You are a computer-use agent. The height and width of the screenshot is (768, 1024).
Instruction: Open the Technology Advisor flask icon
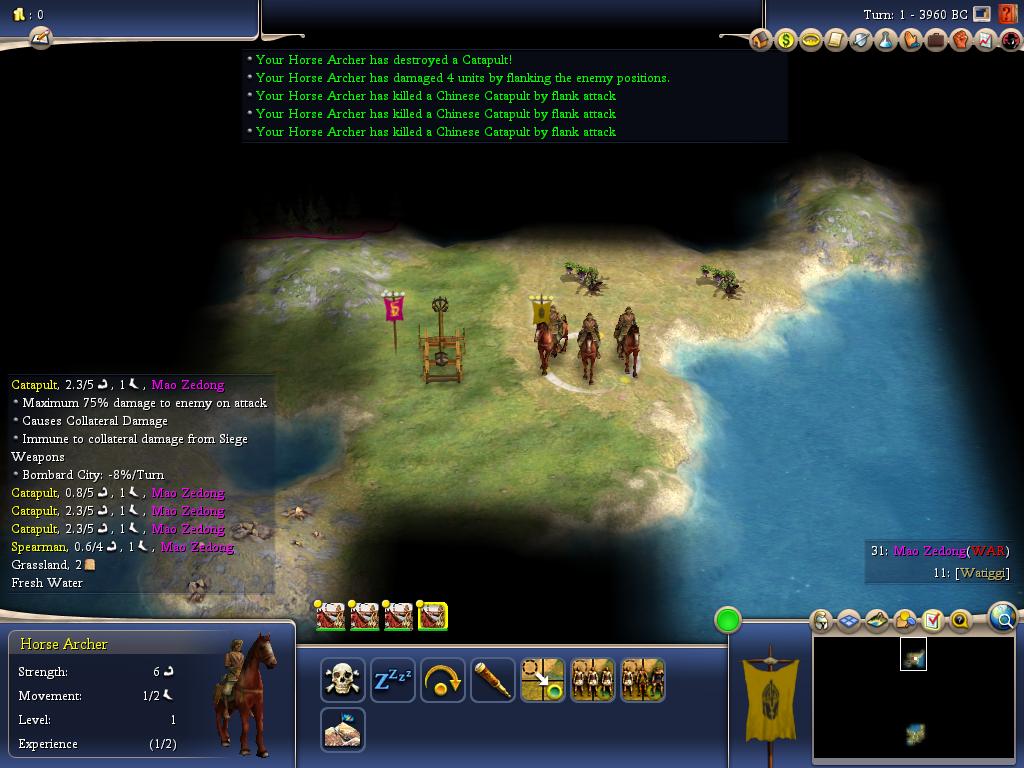[886, 40]
